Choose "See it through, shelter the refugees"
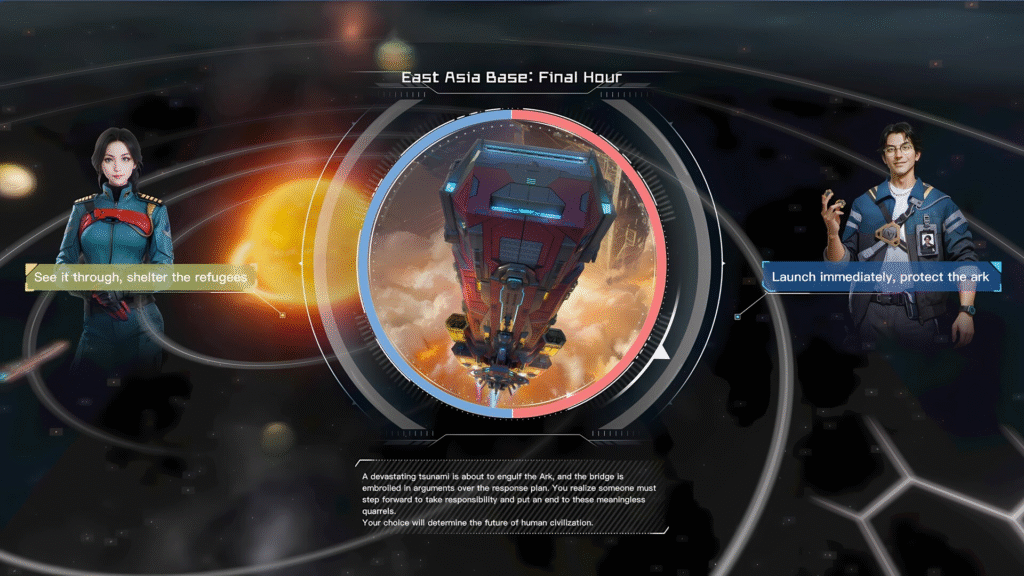This screenshot has height=576, width=1024. tap(140, 277)
